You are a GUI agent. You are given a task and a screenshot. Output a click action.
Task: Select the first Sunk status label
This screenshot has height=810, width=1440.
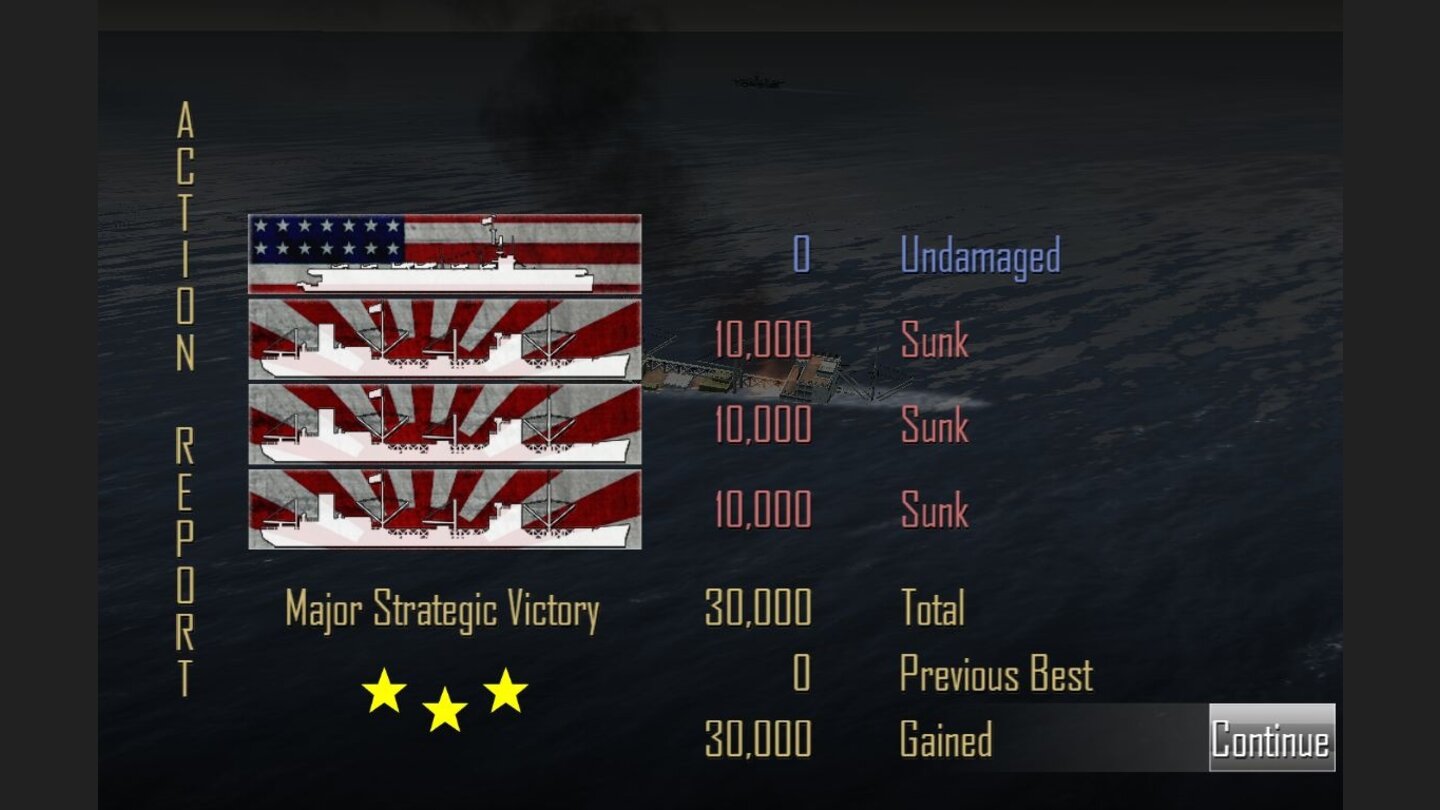[934, 340]
